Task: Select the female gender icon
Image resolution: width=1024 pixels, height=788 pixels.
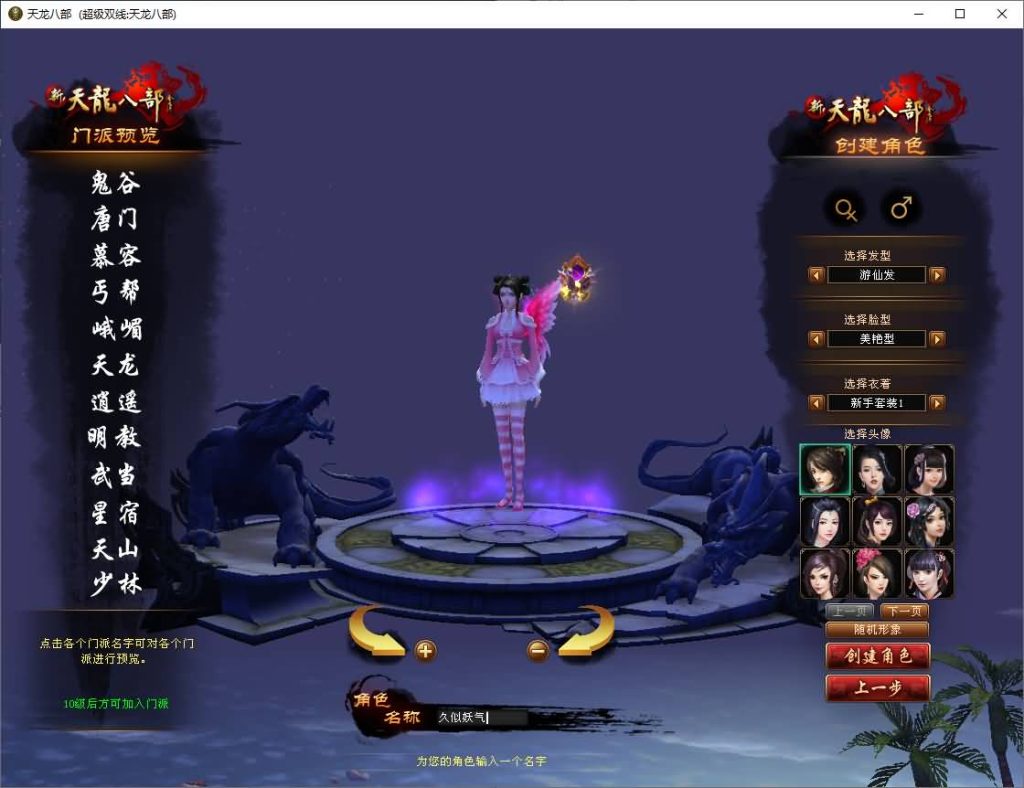Action: click(846, 208)
